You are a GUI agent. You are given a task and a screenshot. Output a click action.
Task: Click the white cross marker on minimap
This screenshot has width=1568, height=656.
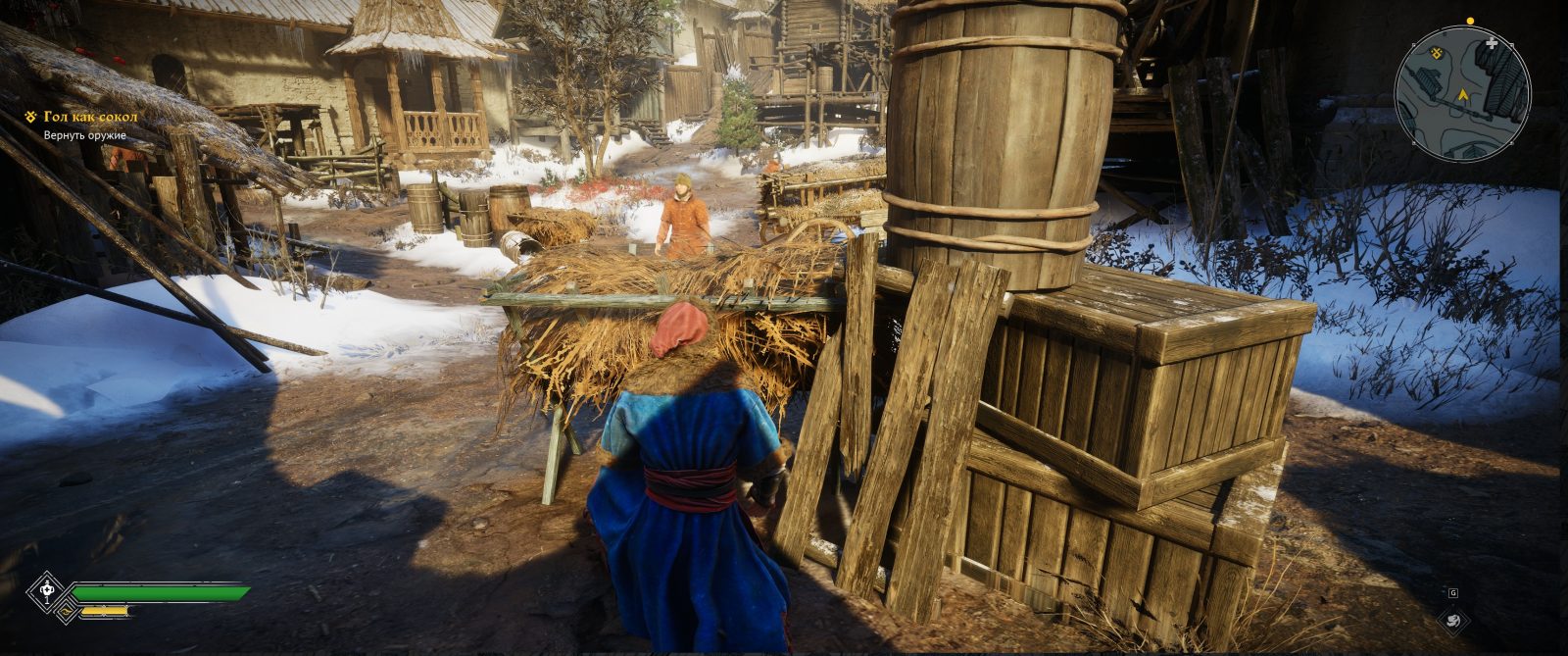[x=1492, y=44]
